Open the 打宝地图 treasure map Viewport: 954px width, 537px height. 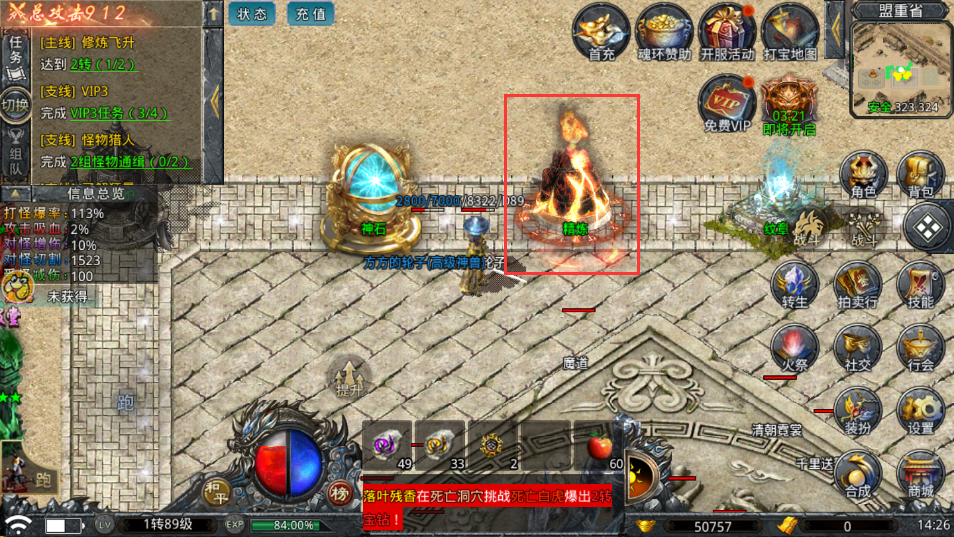pyautogui.click(x=790, y=32)
